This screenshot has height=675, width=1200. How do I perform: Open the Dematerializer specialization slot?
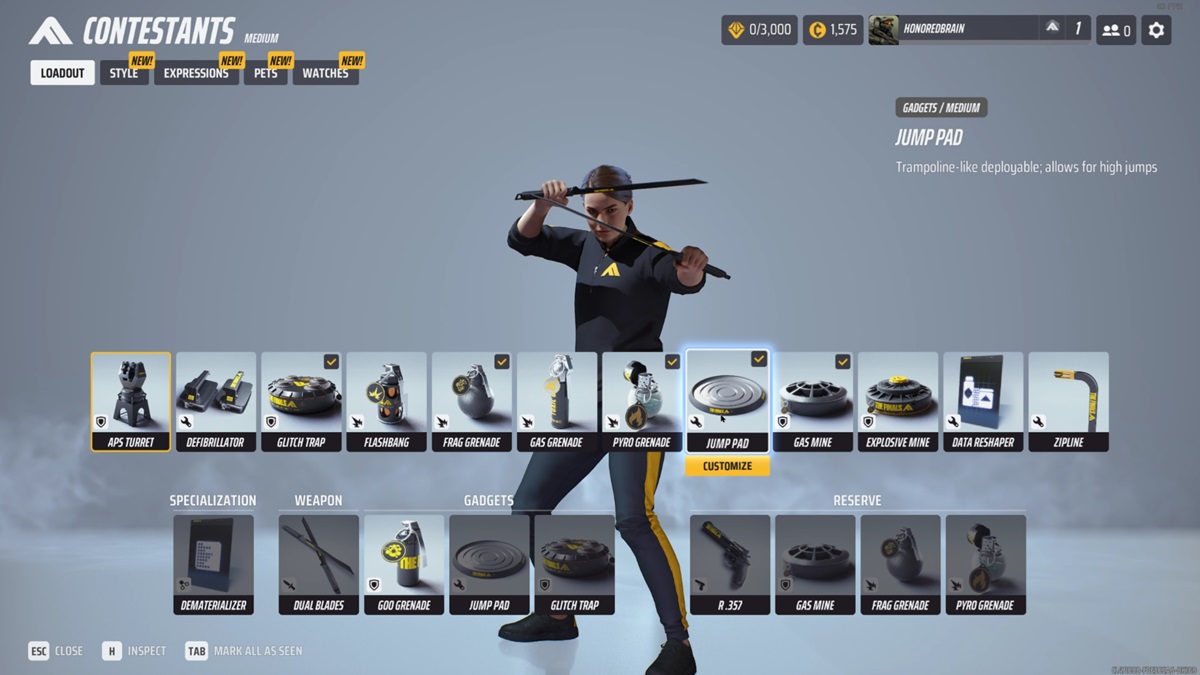pos(213,564)
